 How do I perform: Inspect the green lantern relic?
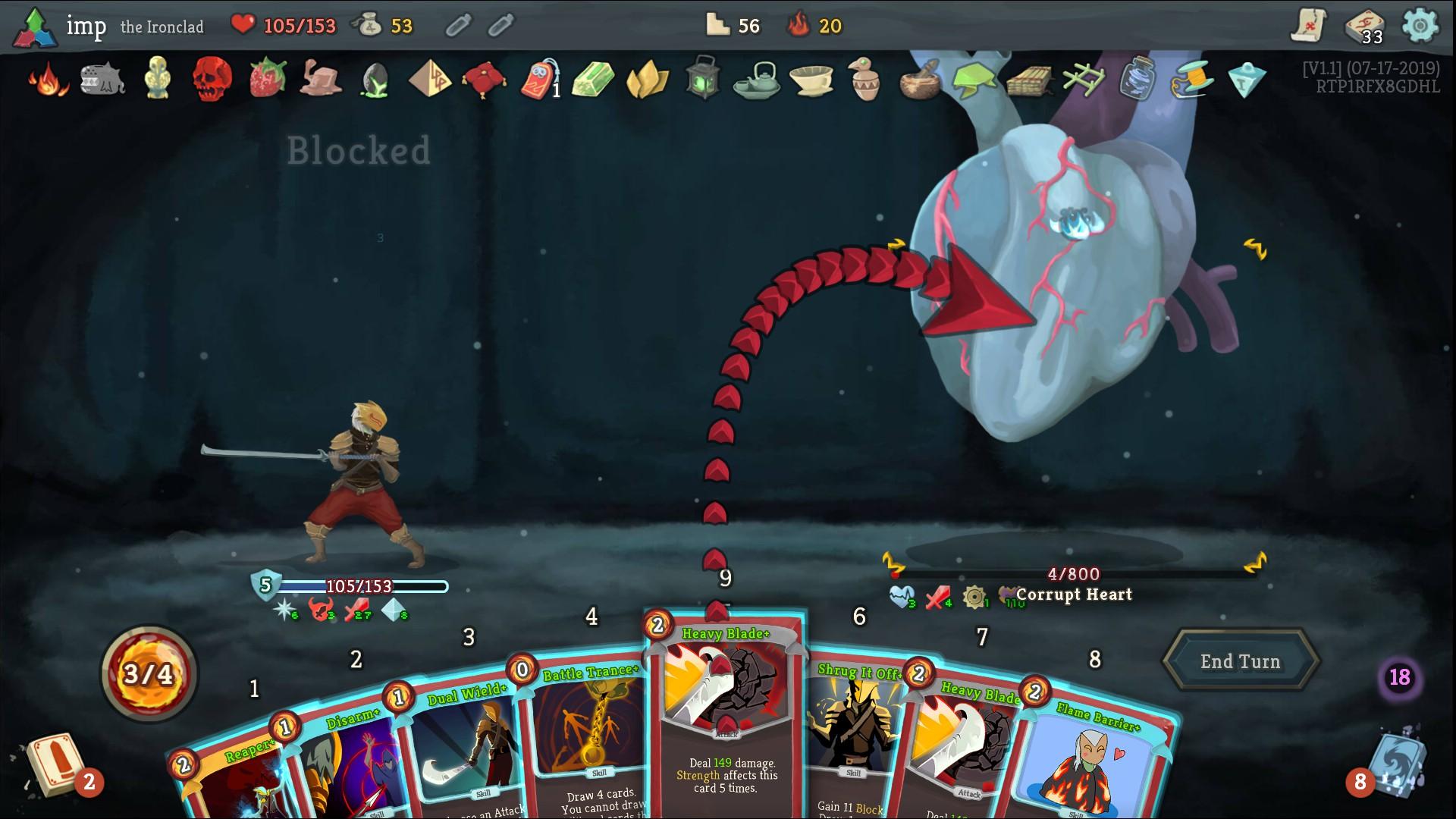pos(701,79)
